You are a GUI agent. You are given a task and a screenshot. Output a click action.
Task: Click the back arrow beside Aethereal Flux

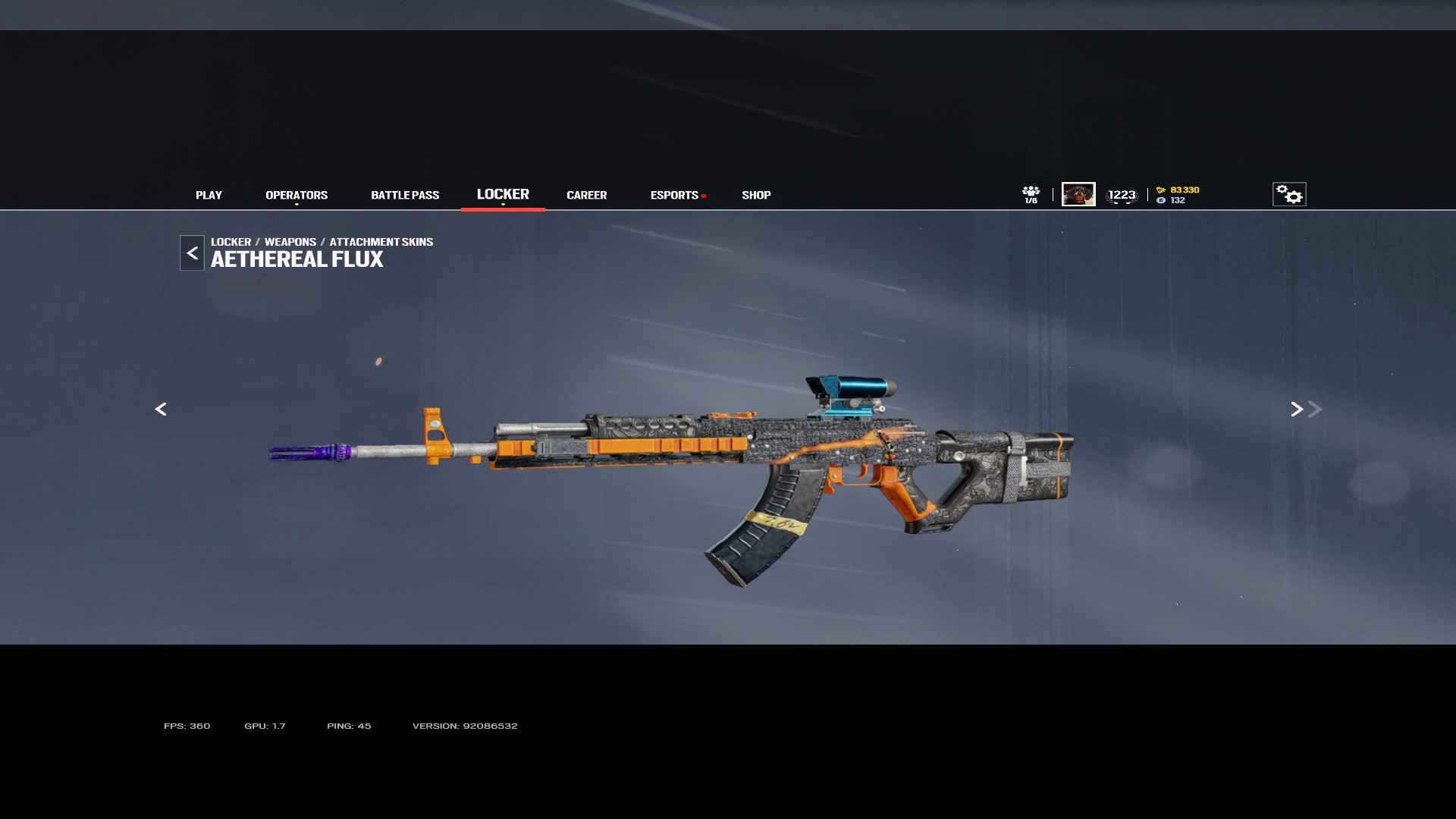(192, 253)
